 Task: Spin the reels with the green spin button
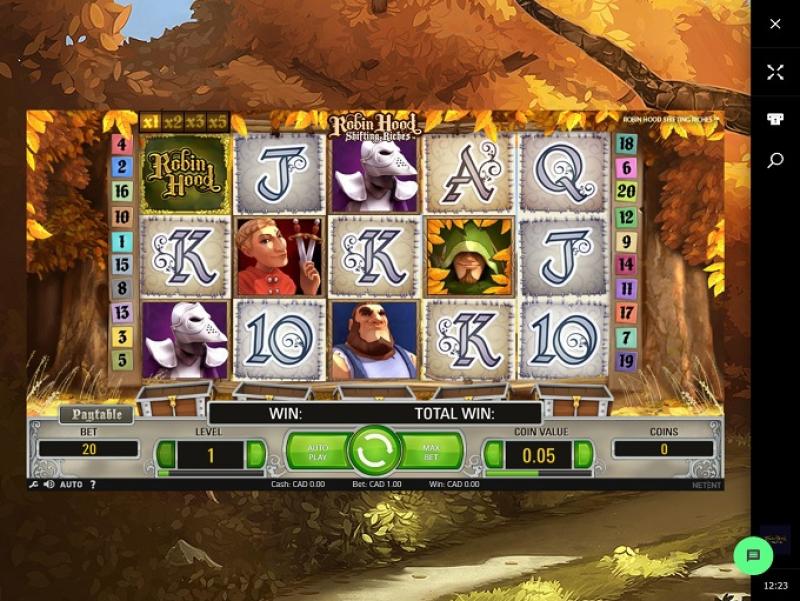pos(375,451)
